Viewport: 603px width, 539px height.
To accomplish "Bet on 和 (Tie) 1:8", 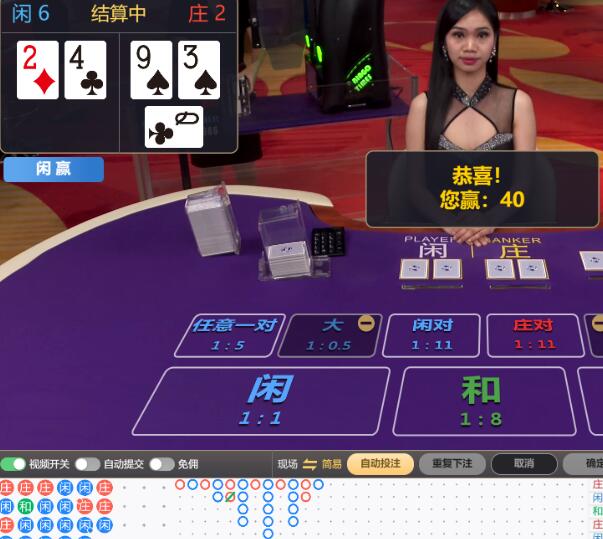I will (x=482, y=400).
